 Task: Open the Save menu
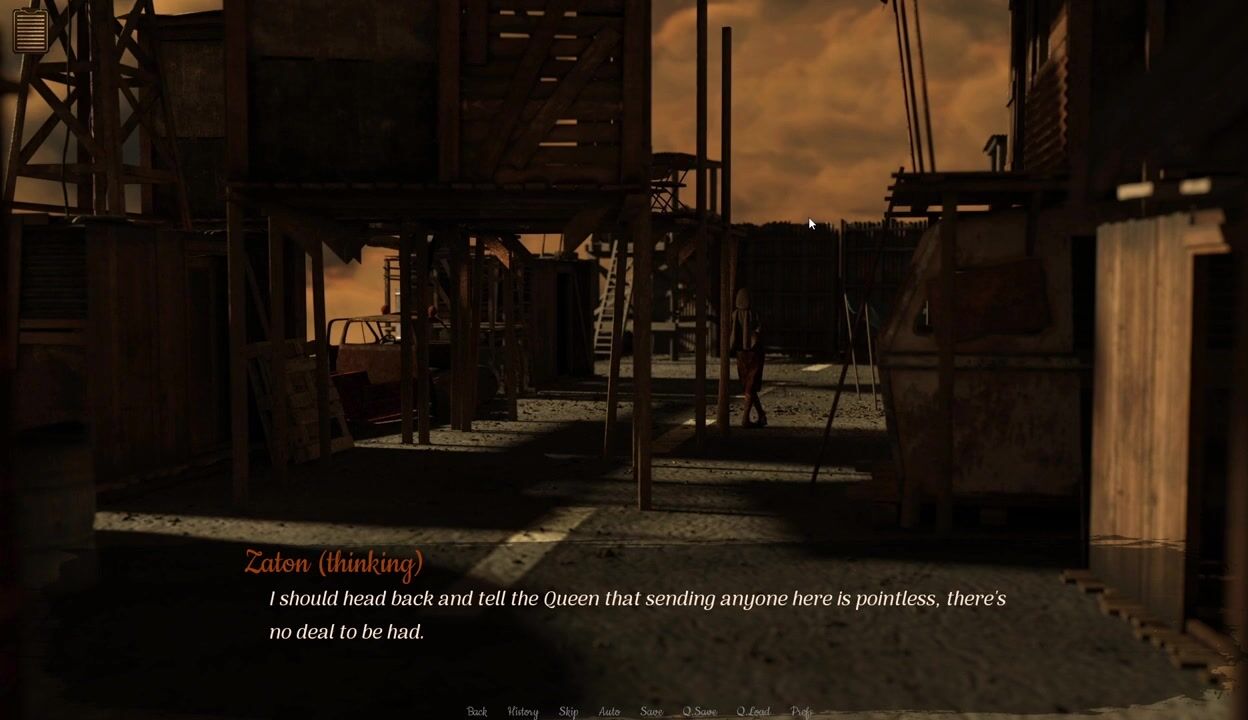click(x=651, y=711)
